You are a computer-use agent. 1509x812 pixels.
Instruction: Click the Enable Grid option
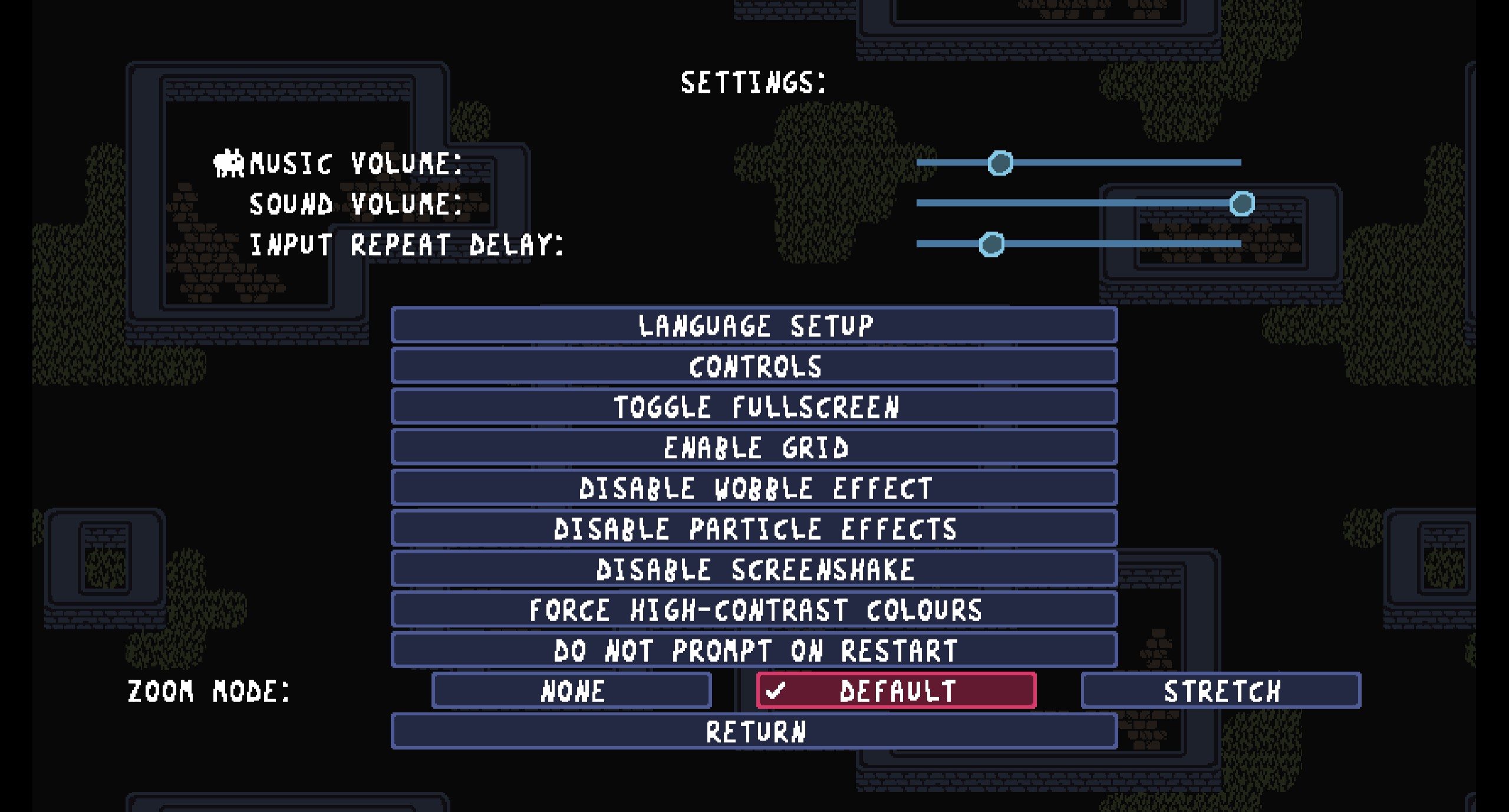click(x=754, y=447)
